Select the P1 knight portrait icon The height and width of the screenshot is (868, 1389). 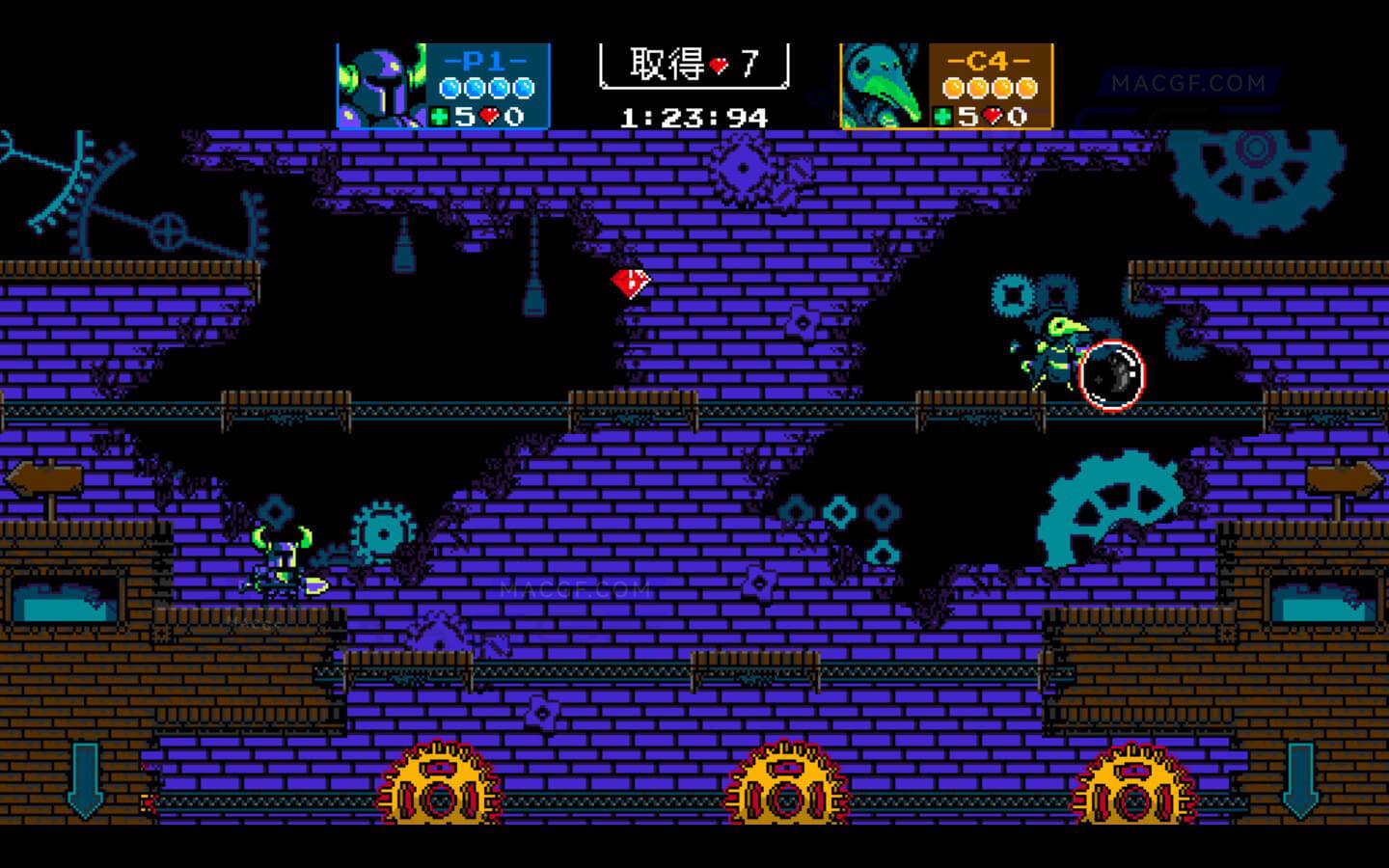click(381, 87)
